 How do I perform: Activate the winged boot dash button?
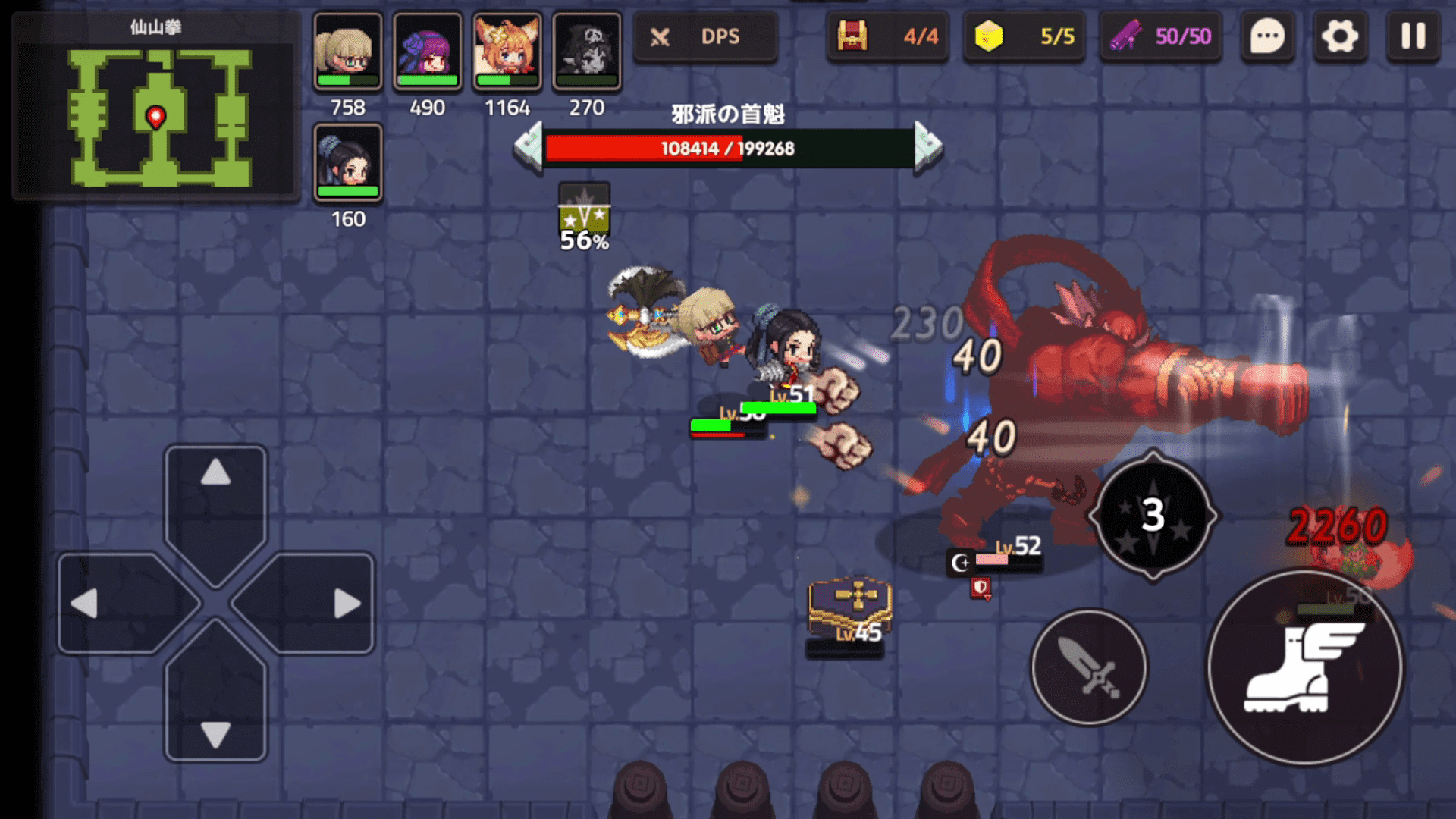pos(1304,667)
